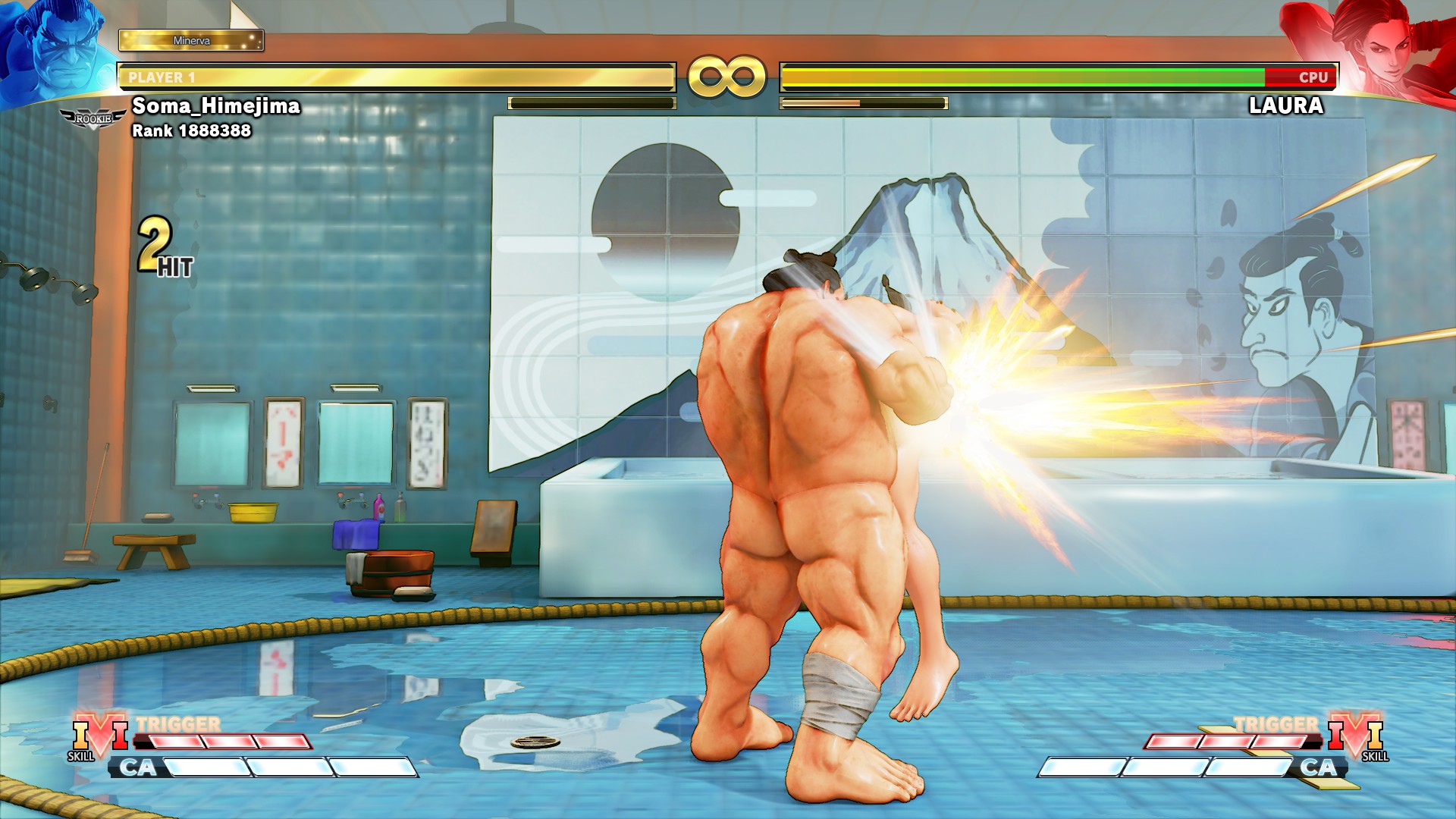Image resolution: width=1456 pixels, height=819 pixels.
Task: Click the Rookie league badge
Action: point(93,119)
